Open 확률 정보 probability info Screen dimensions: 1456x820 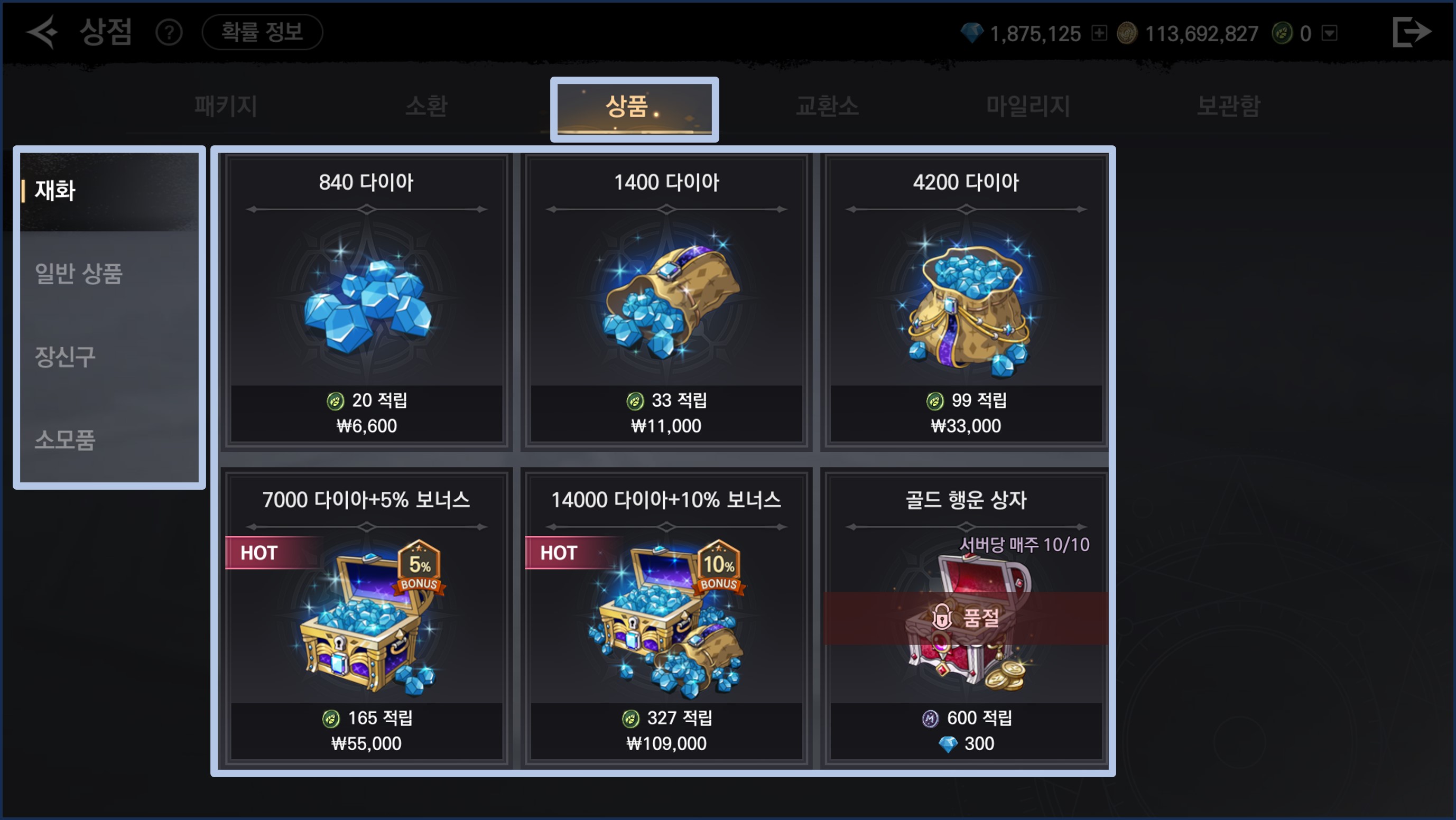[262, 32]
